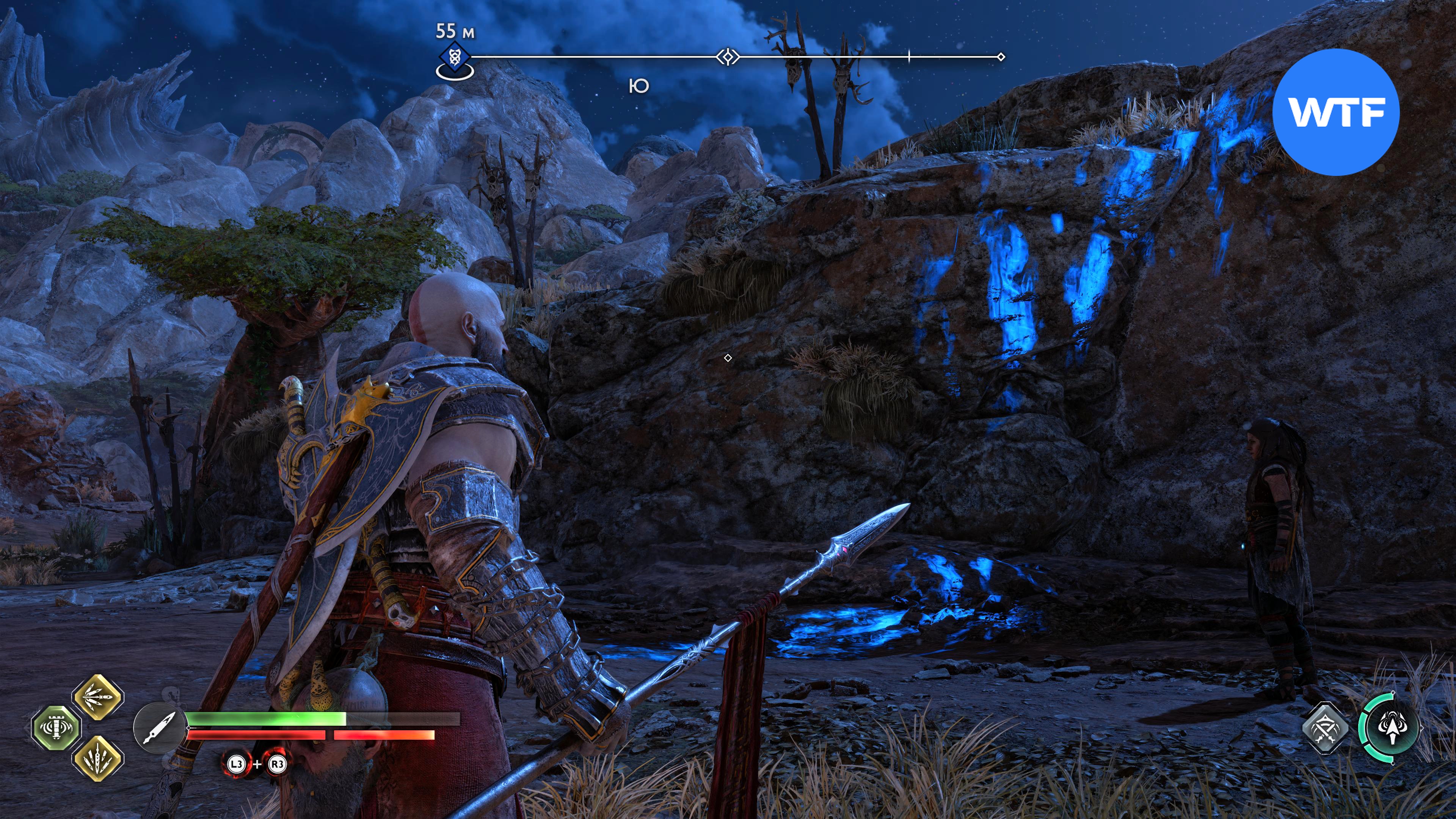
Task: Select the blue quest marker on the compass
Action: 454,58
